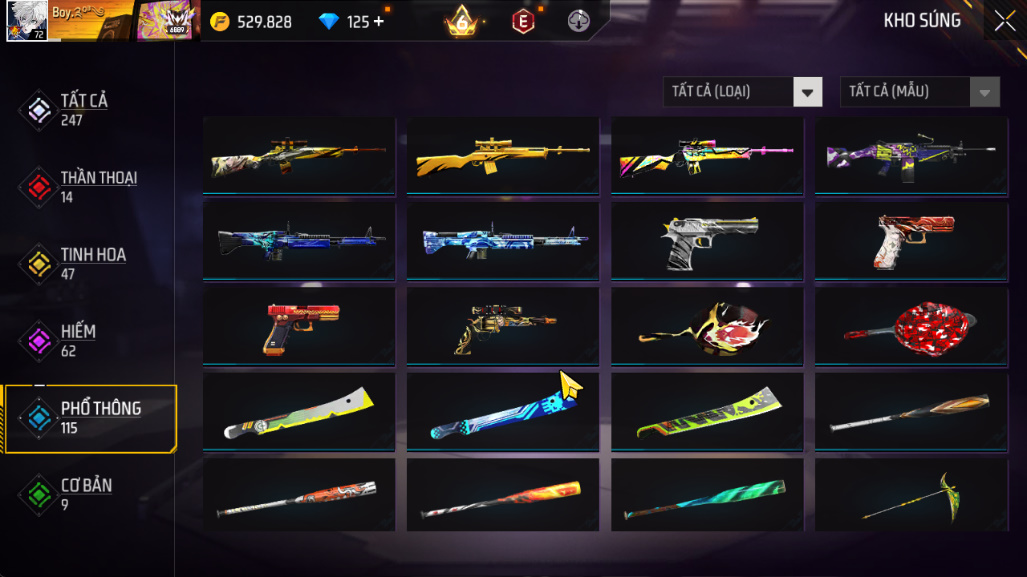Close the Kho Súng weapon vault
Viewport: 1027px width, 577px height.
[x=1004, y=21]
